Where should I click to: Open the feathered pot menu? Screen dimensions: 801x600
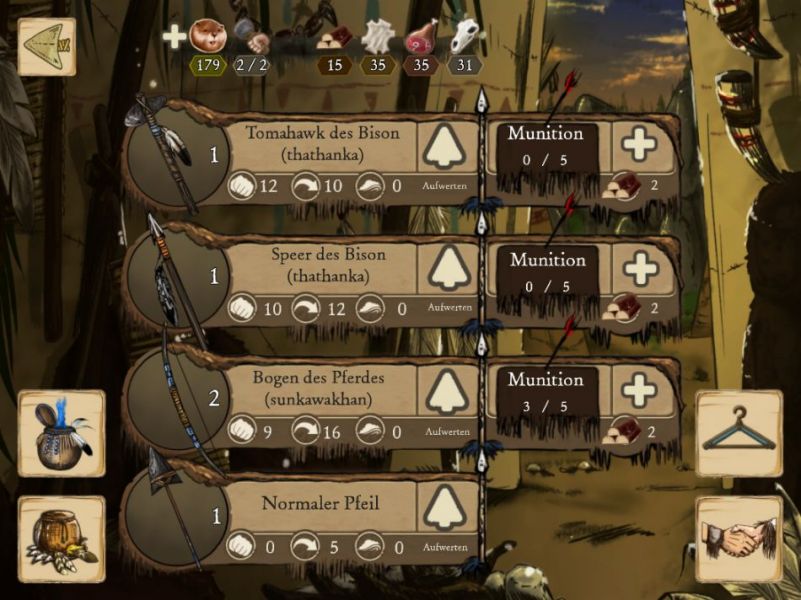click(x=61, y=433)
